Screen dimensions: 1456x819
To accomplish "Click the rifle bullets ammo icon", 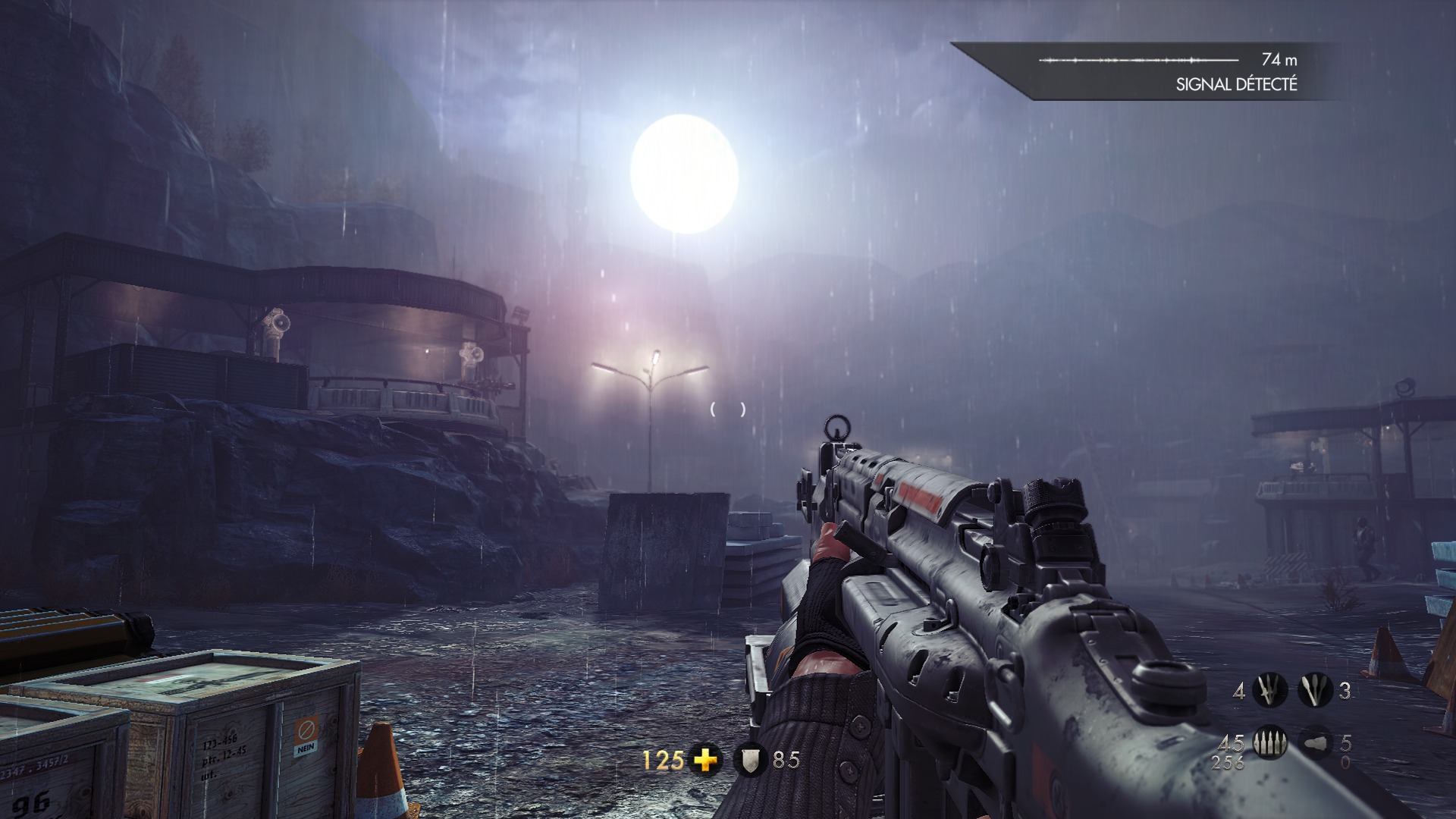I will (x=1268, y=742).
